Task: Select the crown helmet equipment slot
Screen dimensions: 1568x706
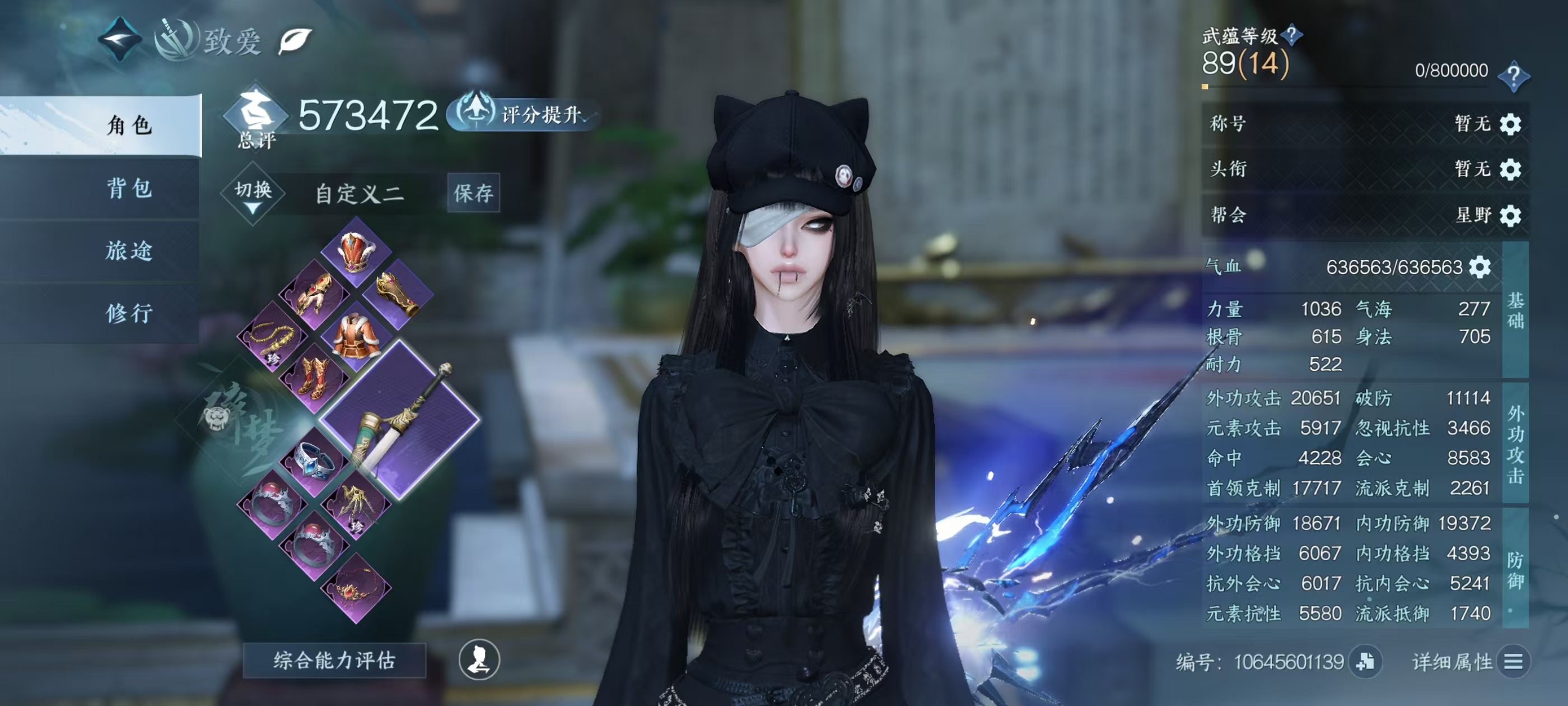Action: point(356,252)
